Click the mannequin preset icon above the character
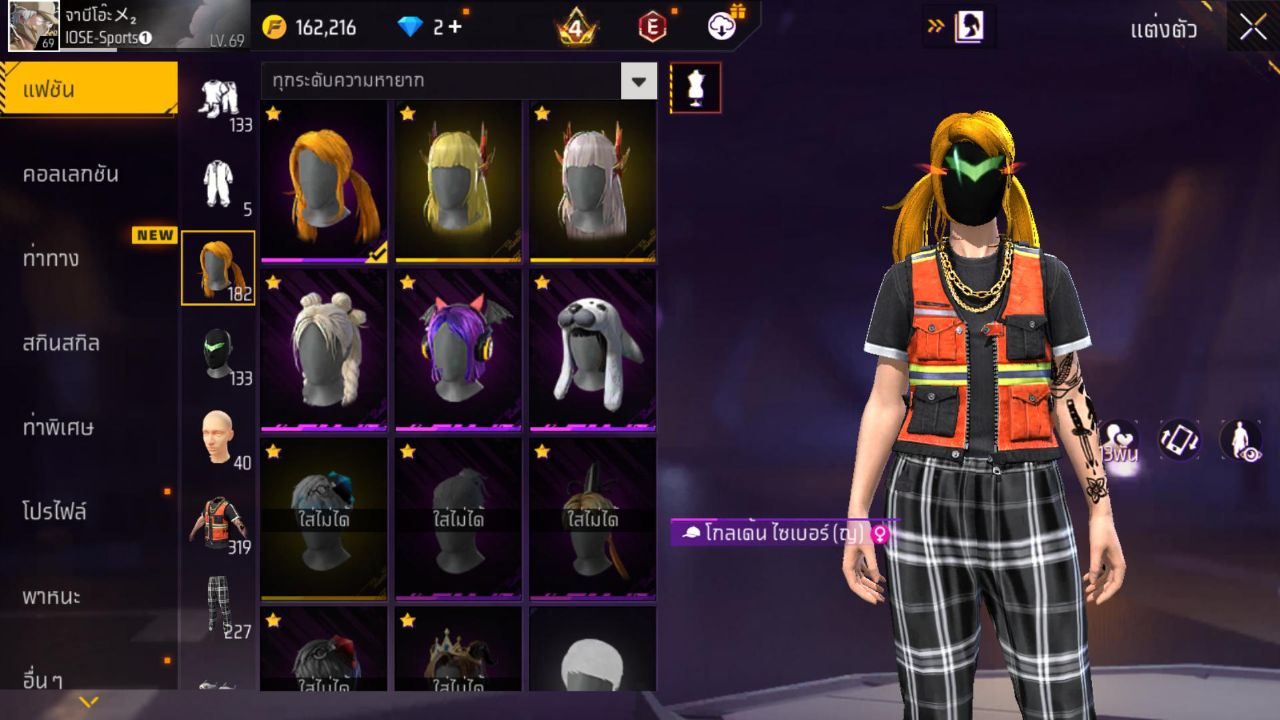This screenshot has width=1280, height=720. (695, 87)
